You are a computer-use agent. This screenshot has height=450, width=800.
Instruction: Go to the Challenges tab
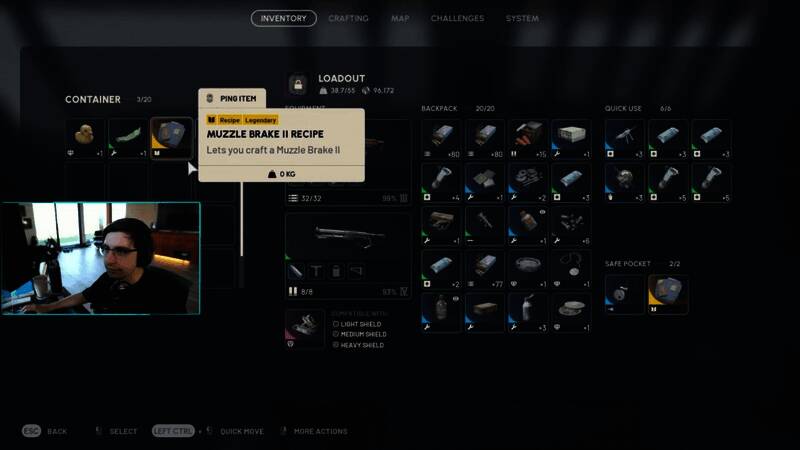457,18
